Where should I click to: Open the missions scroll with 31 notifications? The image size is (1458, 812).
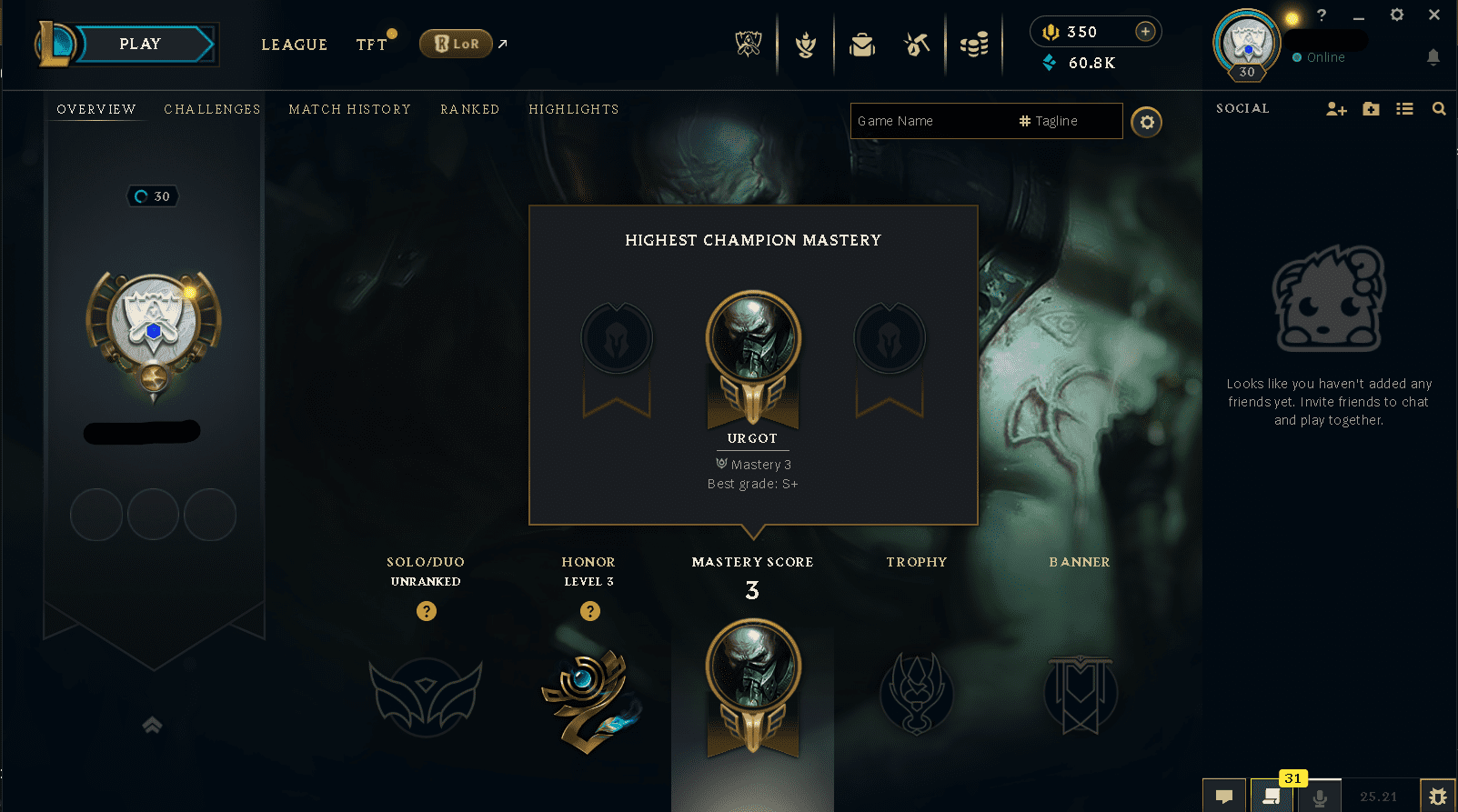pyautogui.click(x=1272, y=797)
